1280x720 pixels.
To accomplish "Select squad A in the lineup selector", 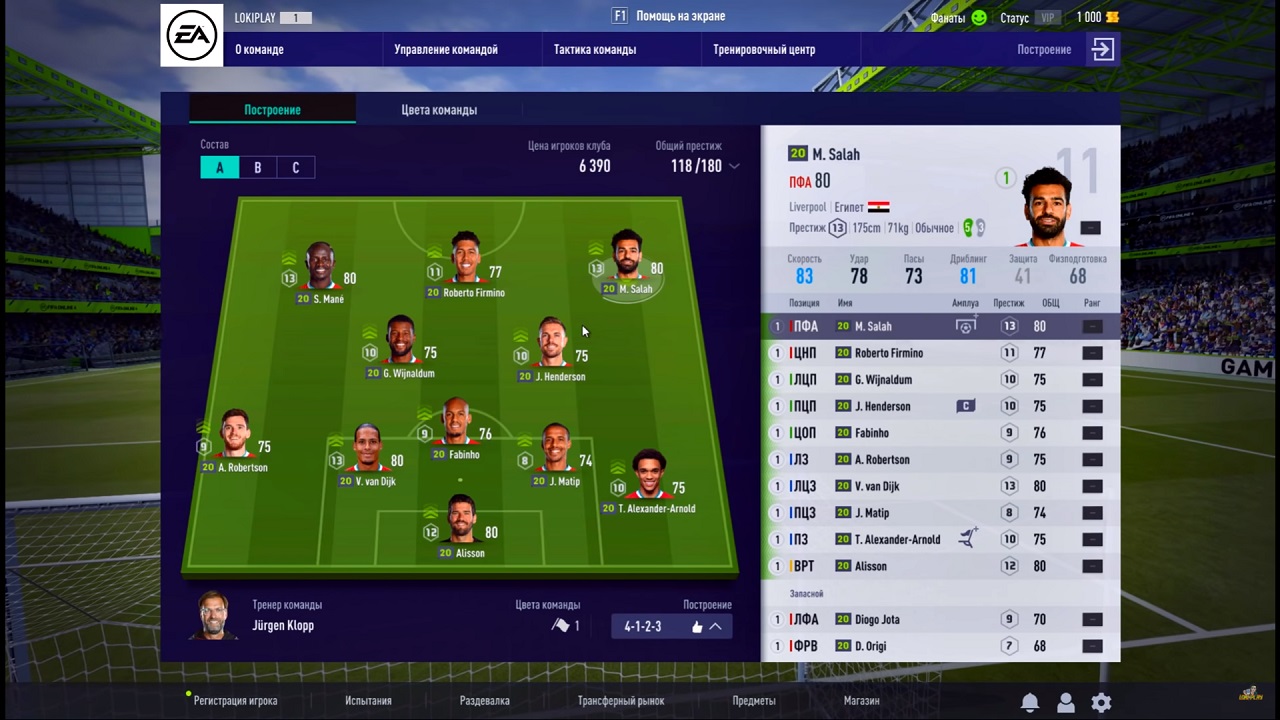I will coord(219,167).
